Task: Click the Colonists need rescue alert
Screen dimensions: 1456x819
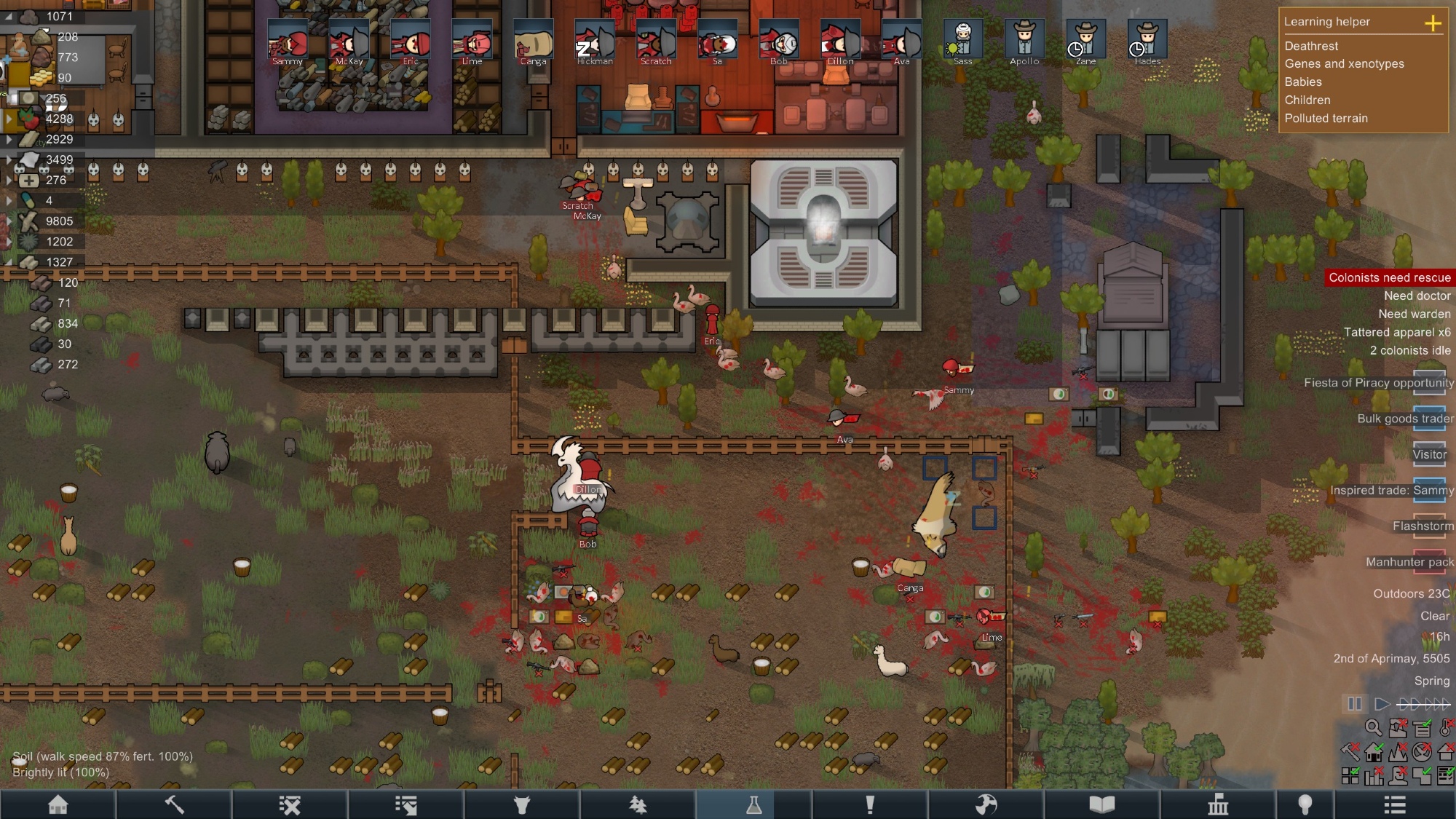Action: [x=1389, y=277]
